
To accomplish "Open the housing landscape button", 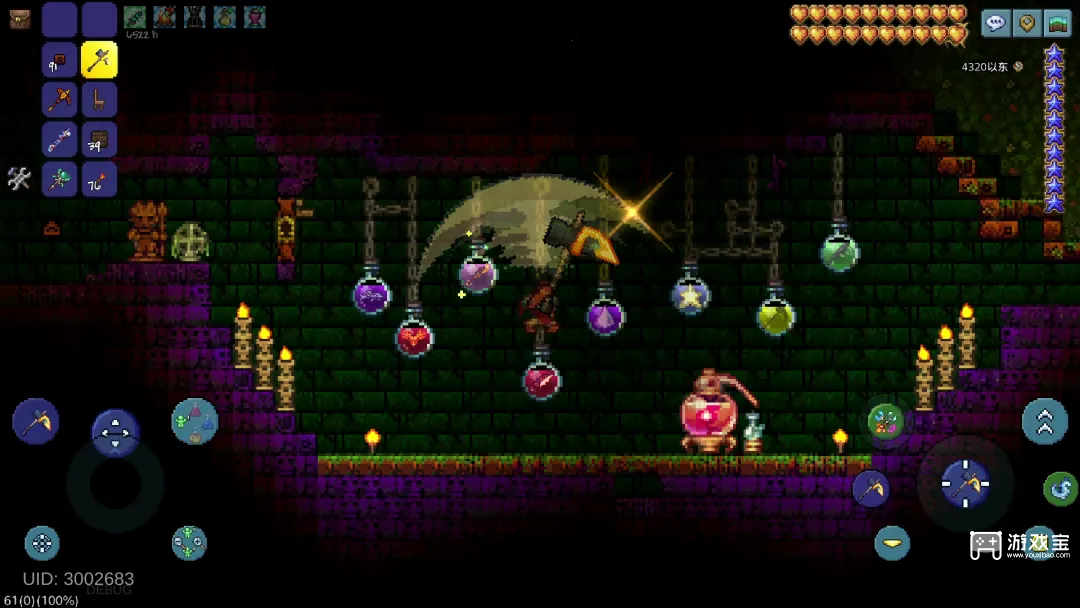I will (x=1057, y=23).
